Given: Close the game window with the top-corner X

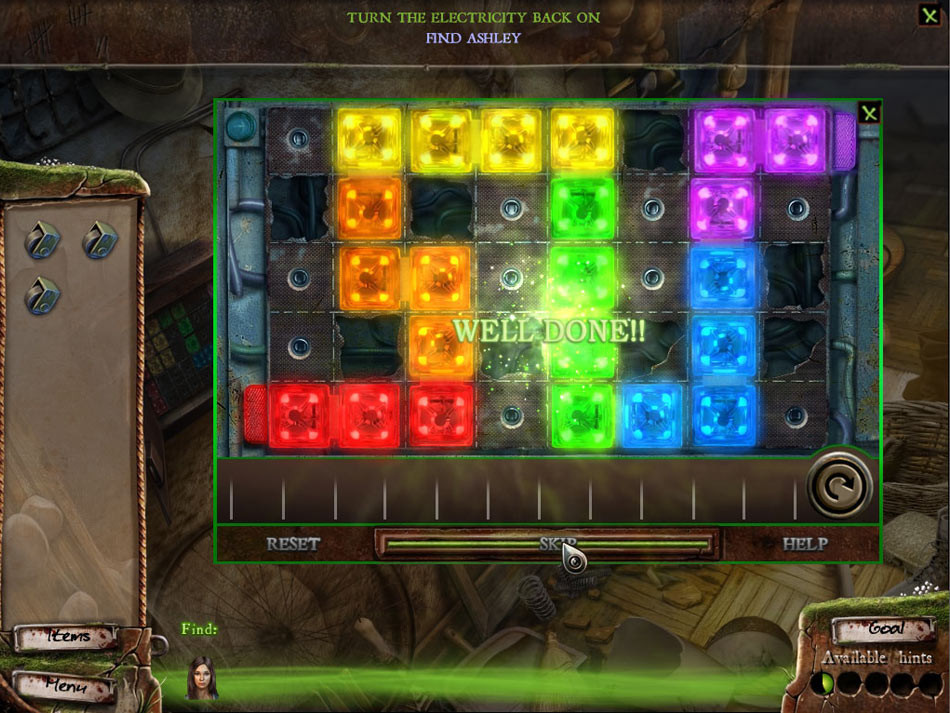Looking at the screenshot, I should pos(929,14).
